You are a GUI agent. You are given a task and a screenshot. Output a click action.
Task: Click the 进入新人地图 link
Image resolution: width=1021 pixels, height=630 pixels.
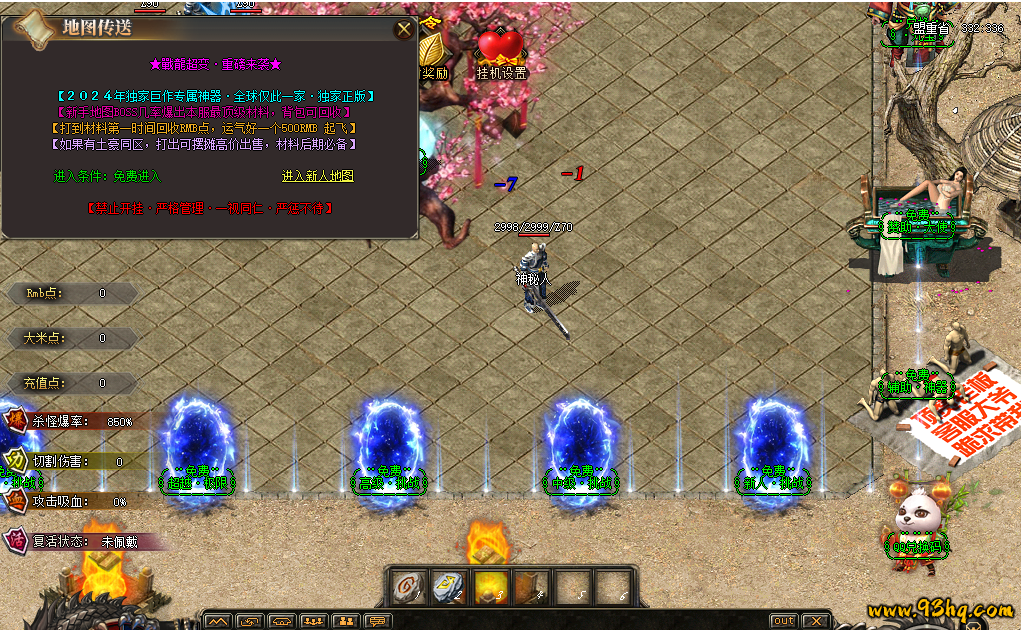(318, 176)
